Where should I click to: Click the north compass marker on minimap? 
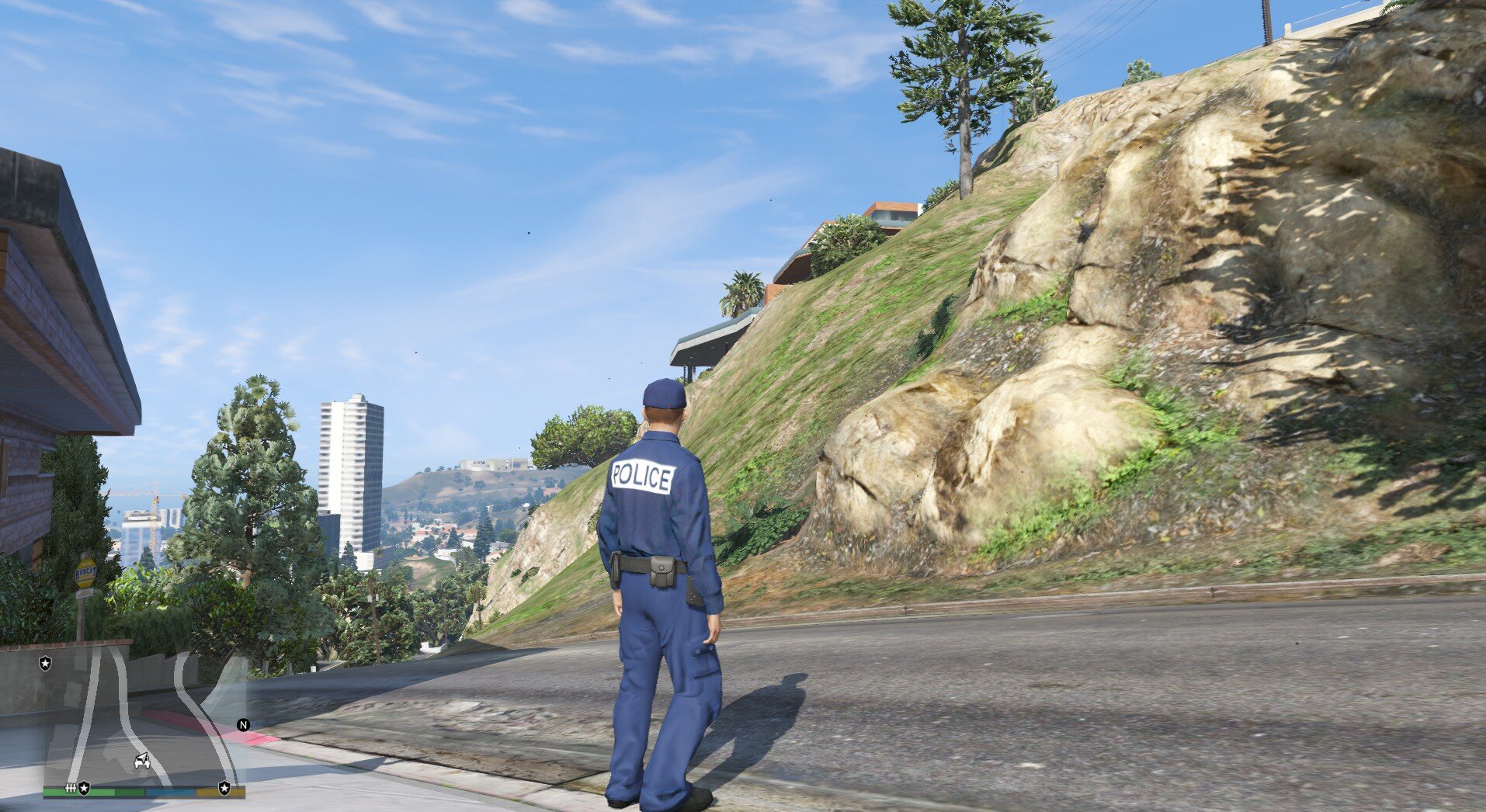pos(243,725)
